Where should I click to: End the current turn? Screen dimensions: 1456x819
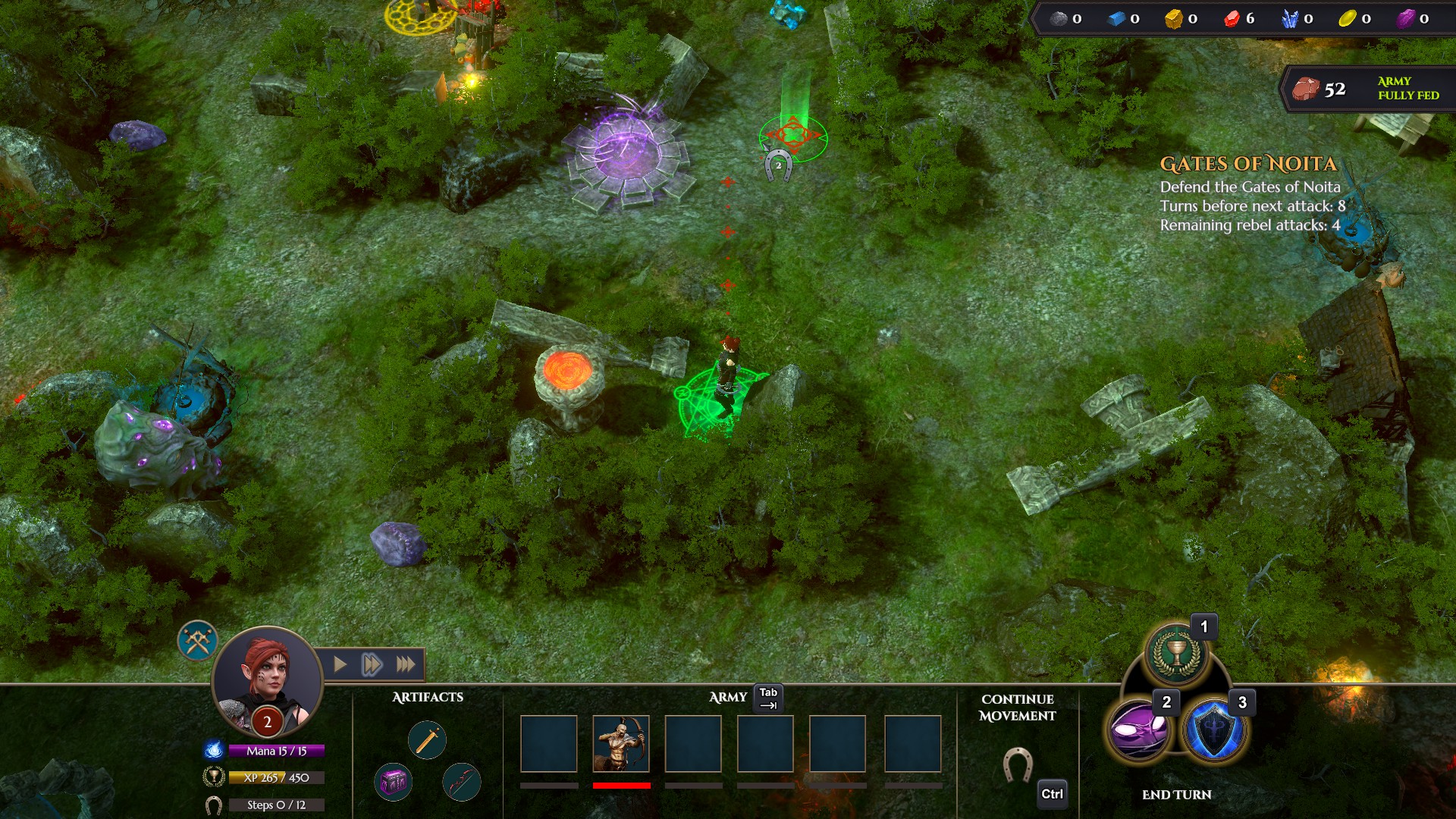1176,795
